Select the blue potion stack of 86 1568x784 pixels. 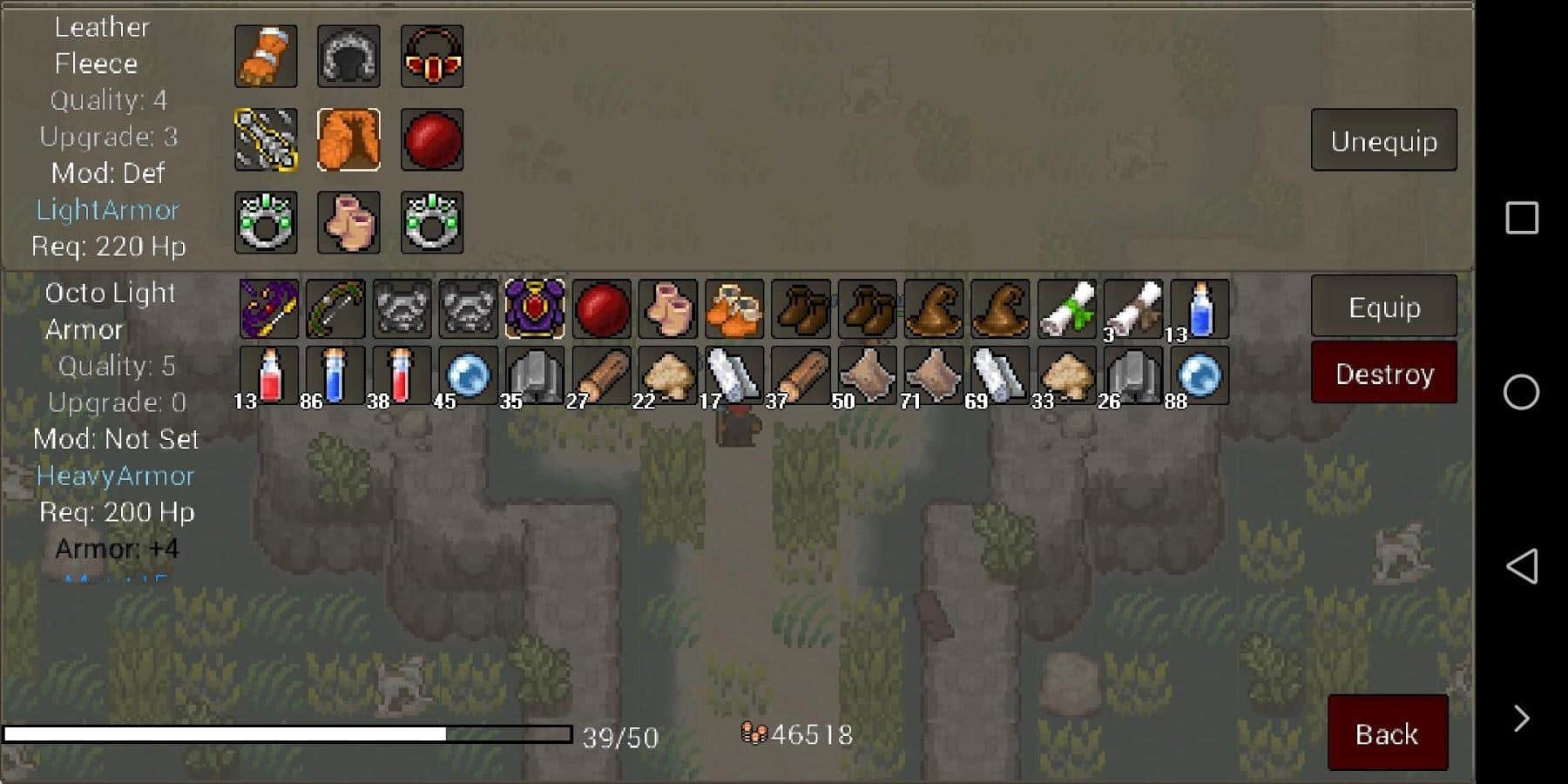(335, 375)
